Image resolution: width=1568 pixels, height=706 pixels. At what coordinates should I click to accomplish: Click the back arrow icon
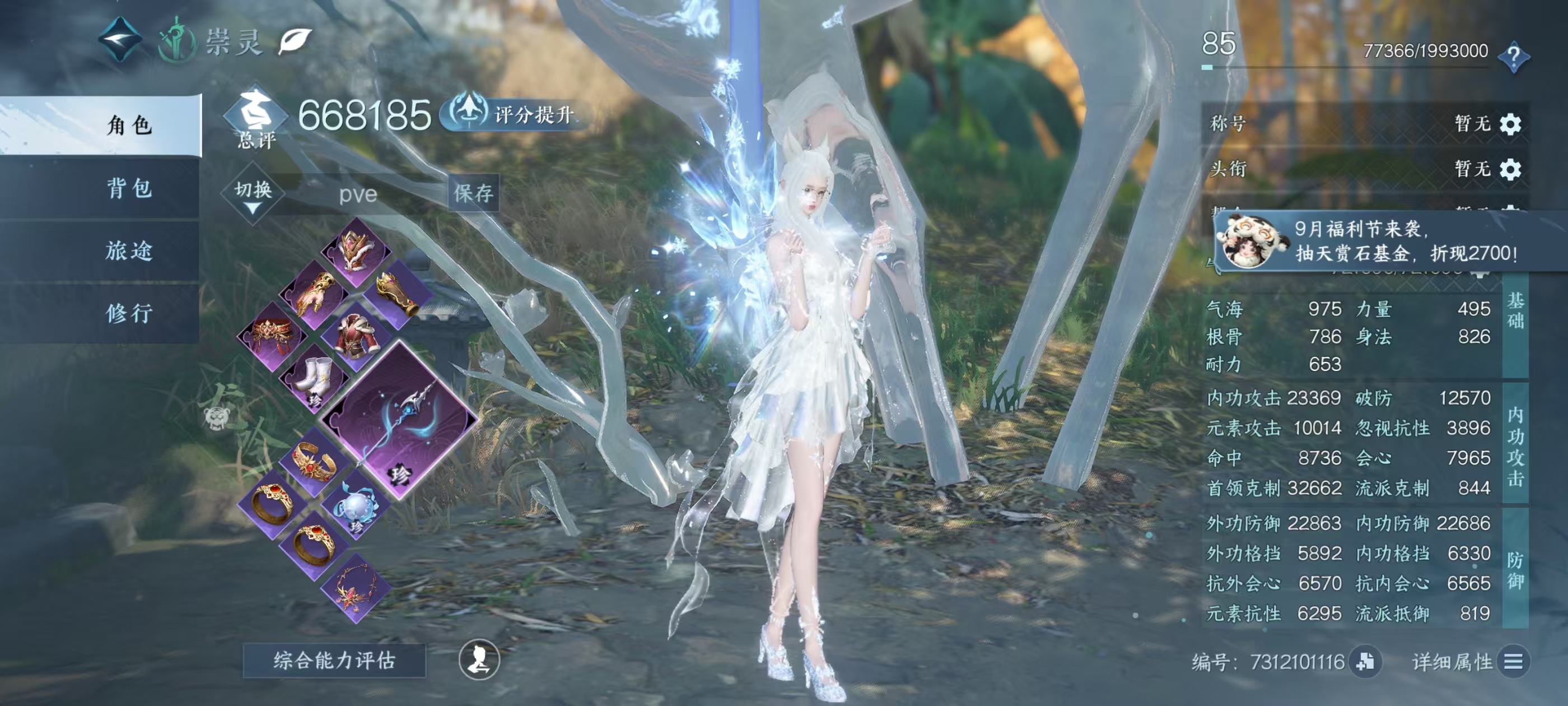click(x=120, y=40)
